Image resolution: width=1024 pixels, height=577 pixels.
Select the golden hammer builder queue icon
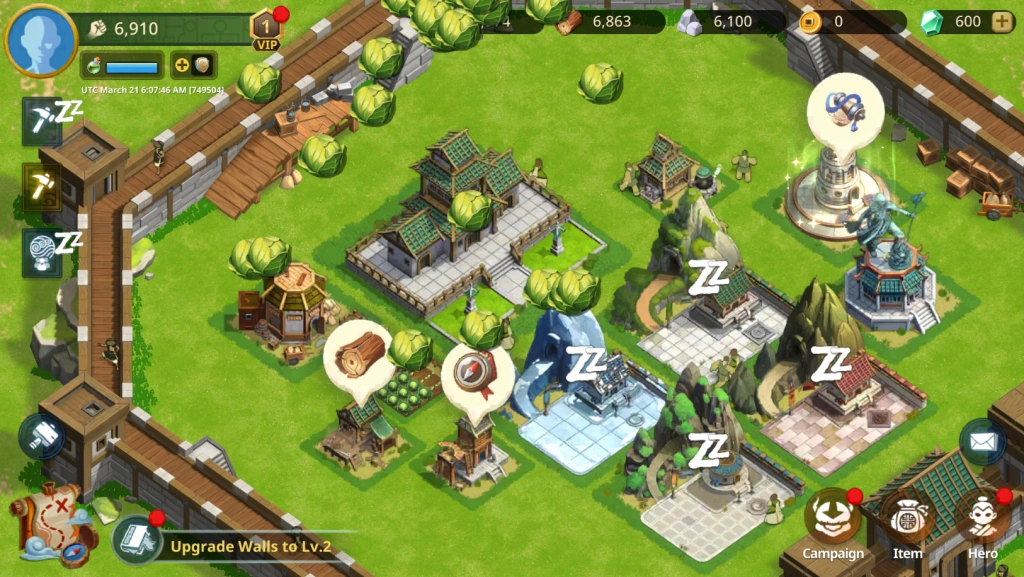42,185
